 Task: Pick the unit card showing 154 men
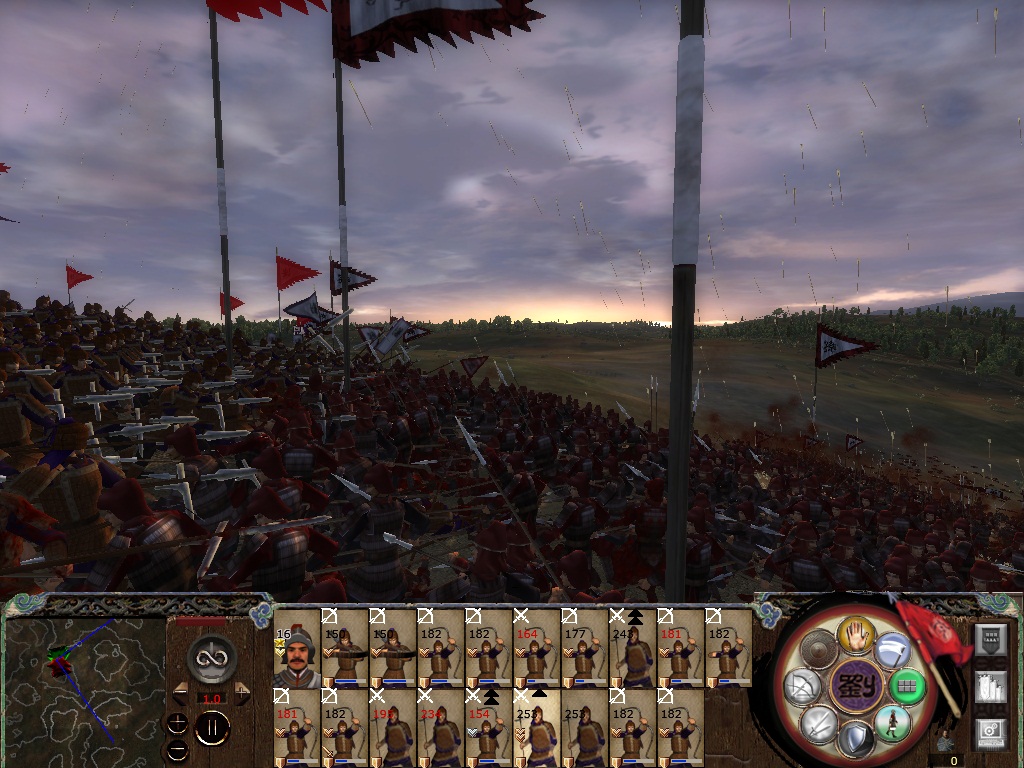click(x=488, y=728)
